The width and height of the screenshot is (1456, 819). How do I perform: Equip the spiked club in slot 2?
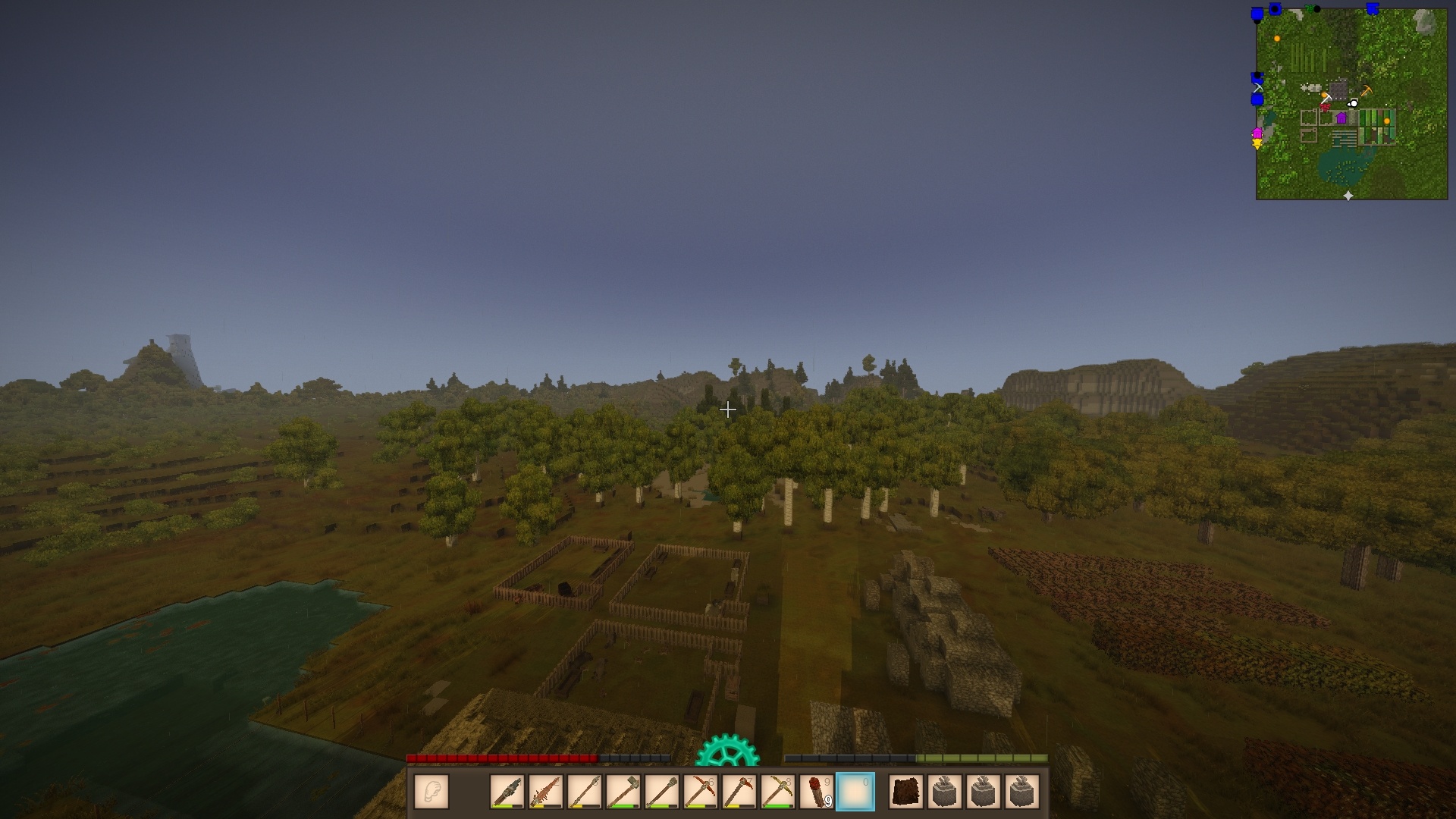click(x=546, y=792)
